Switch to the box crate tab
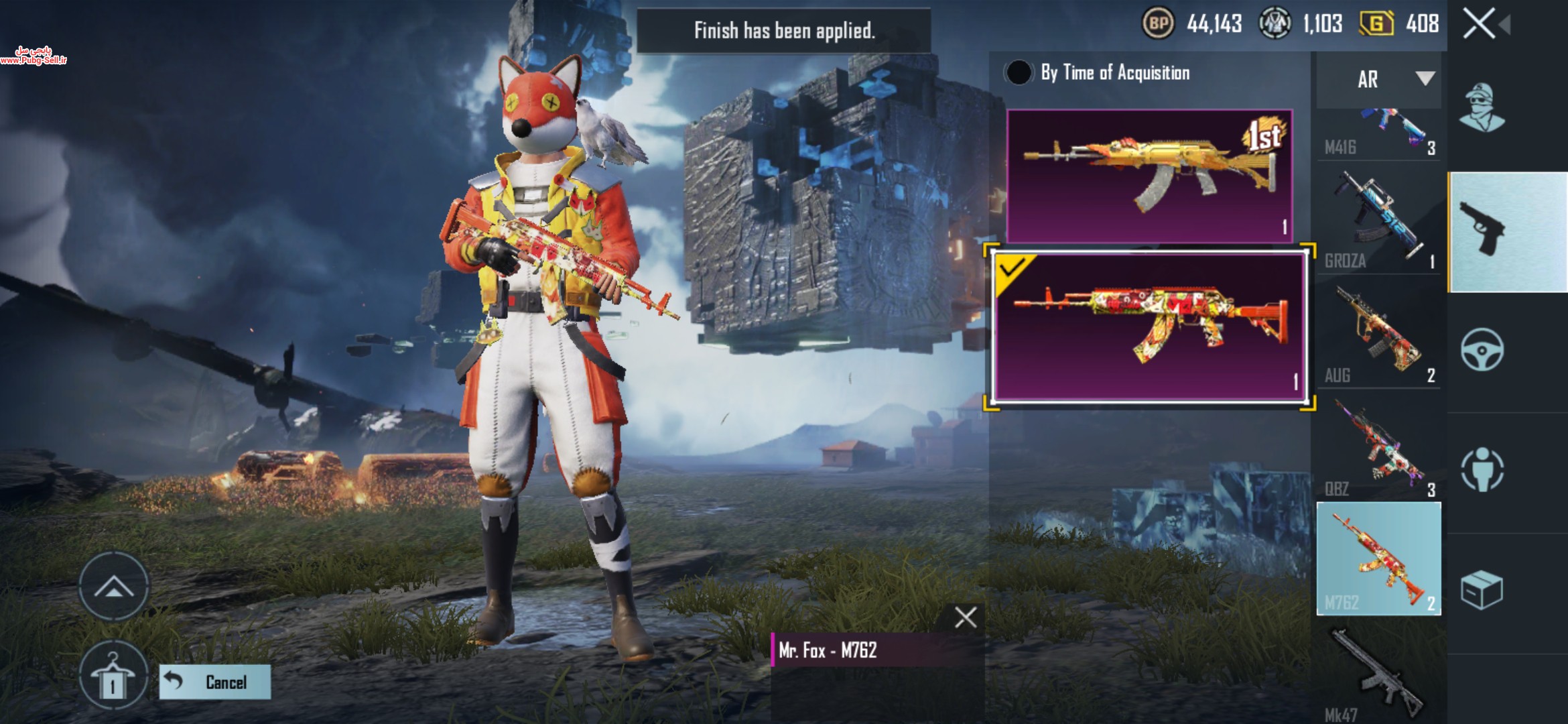 [1482, 590]
